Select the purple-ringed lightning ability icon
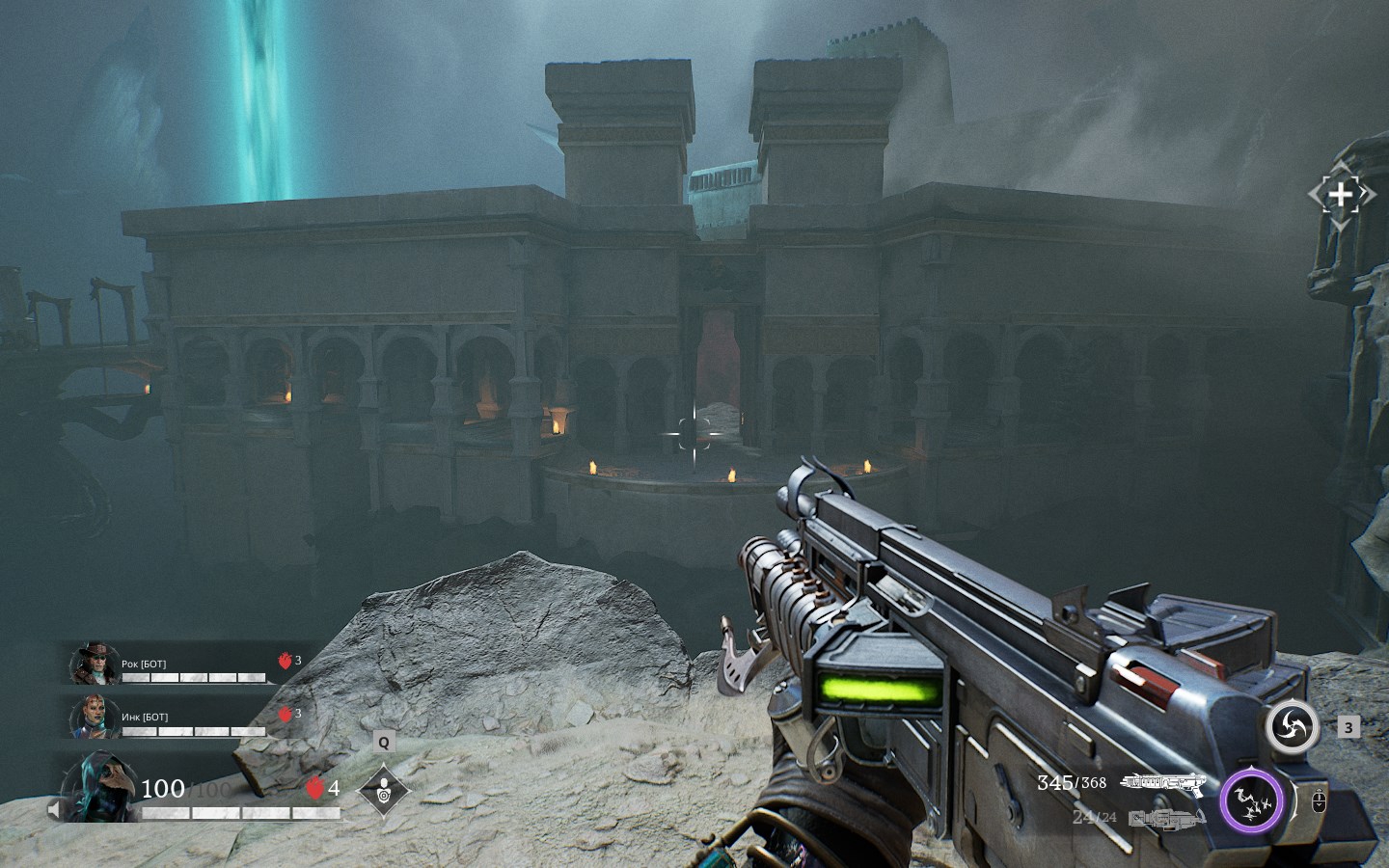The width and height of the screenshot is (1389, 868). (x=1251, y=801)
